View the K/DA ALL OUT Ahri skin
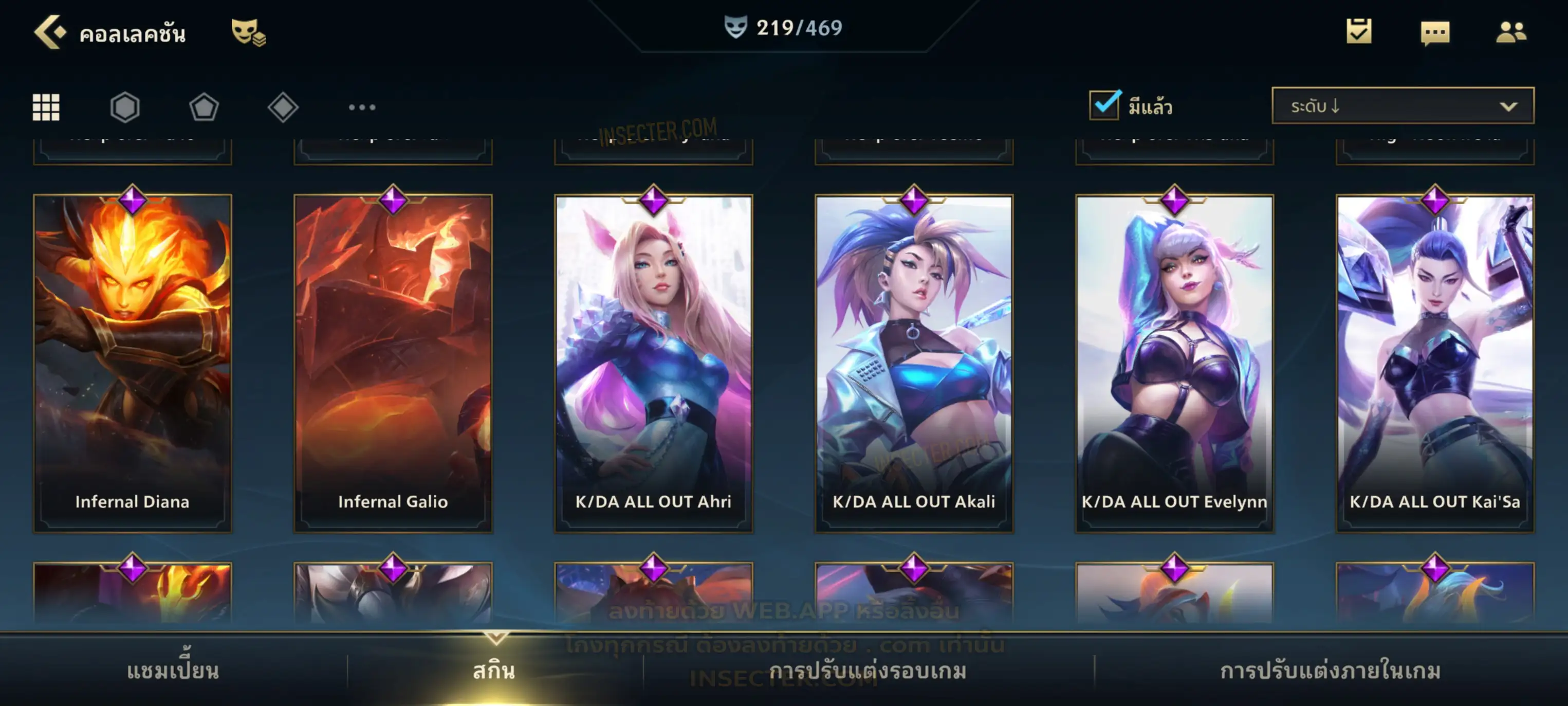This screenshot has height=706, width=1568. 654,363
